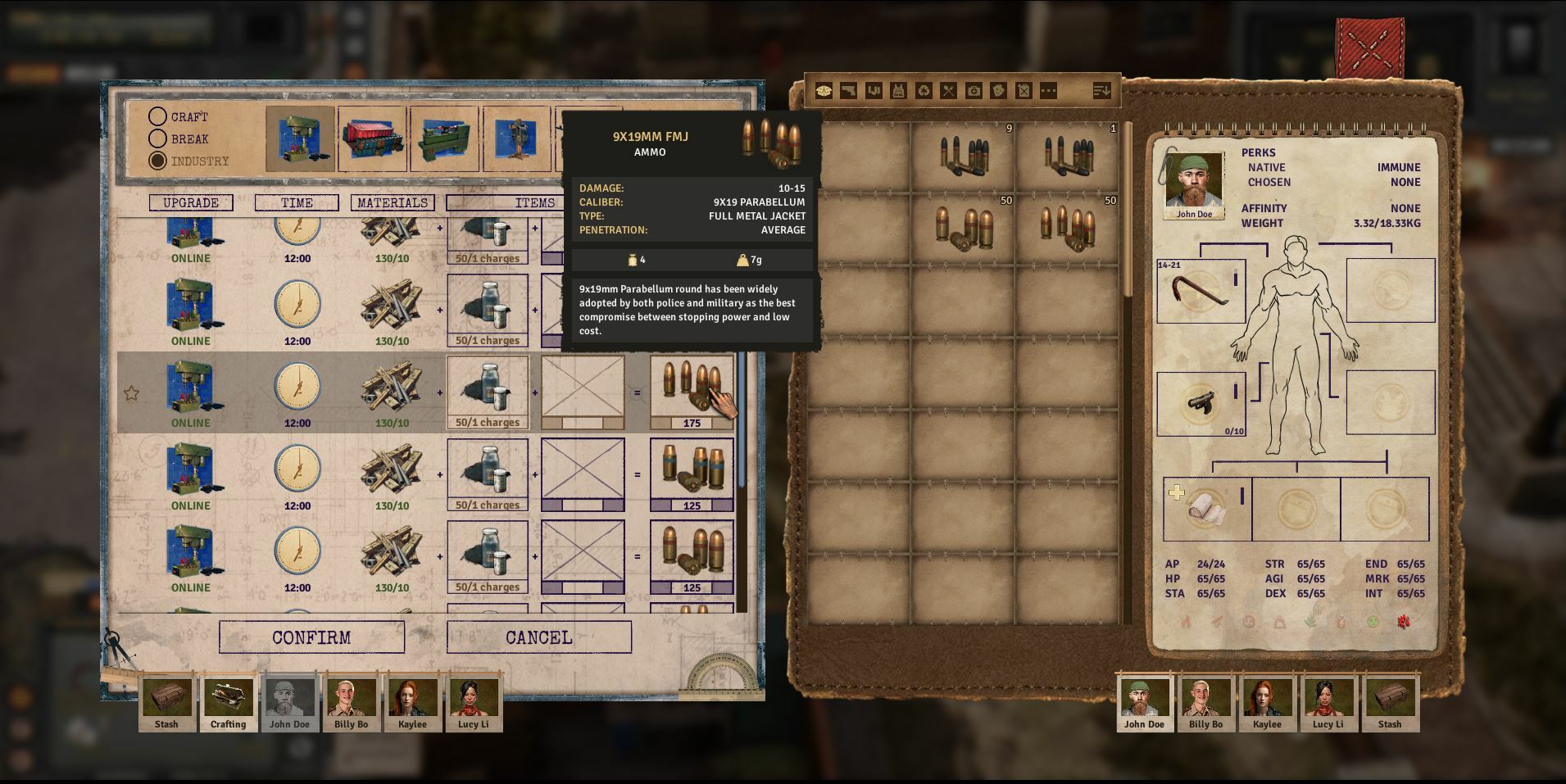Favorite the highlighted 9x19mm FMJ recipe
The image size is (1566, 784).
pos(131,393)
